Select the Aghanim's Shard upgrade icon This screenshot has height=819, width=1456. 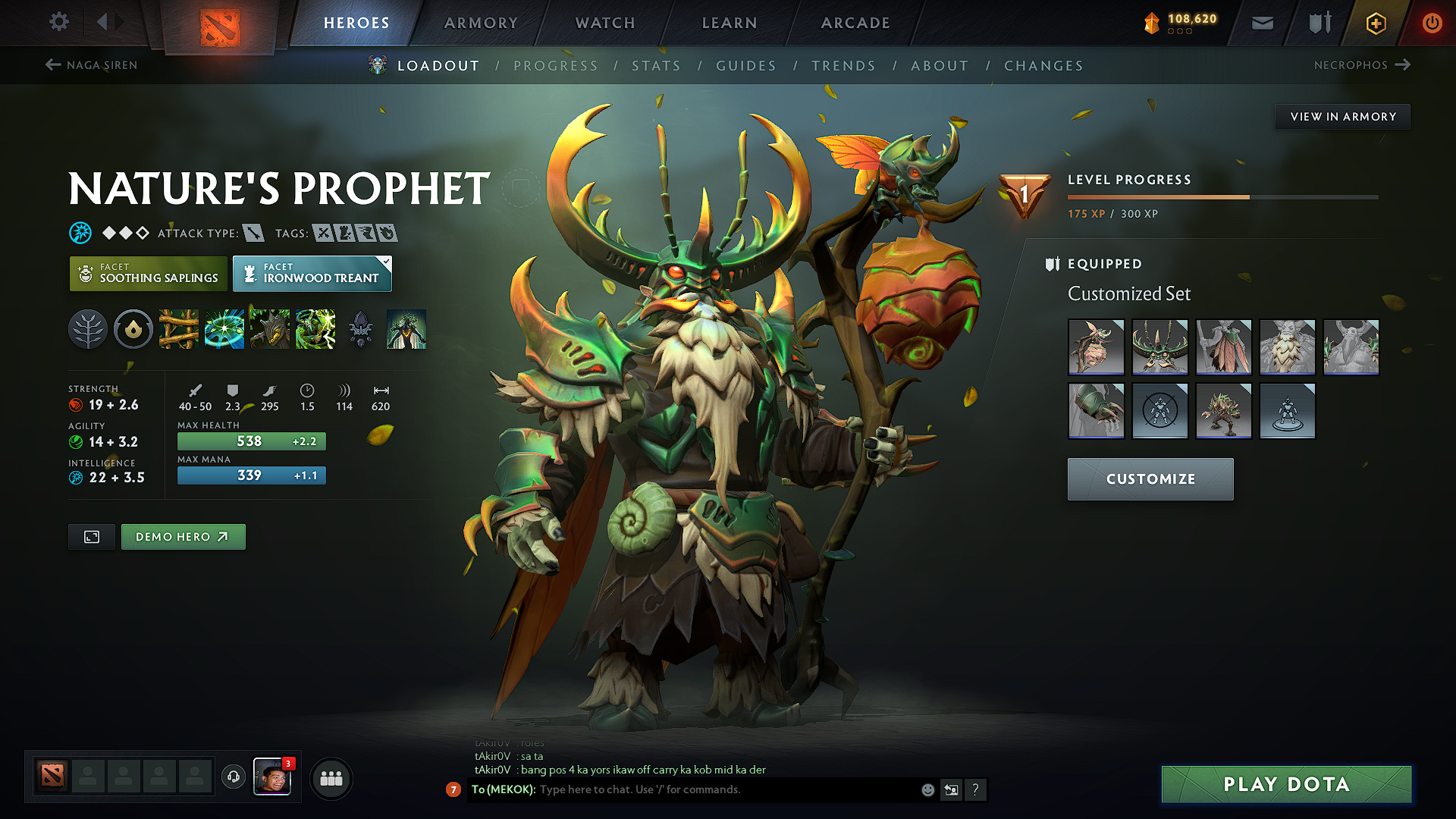coord(361,329)
